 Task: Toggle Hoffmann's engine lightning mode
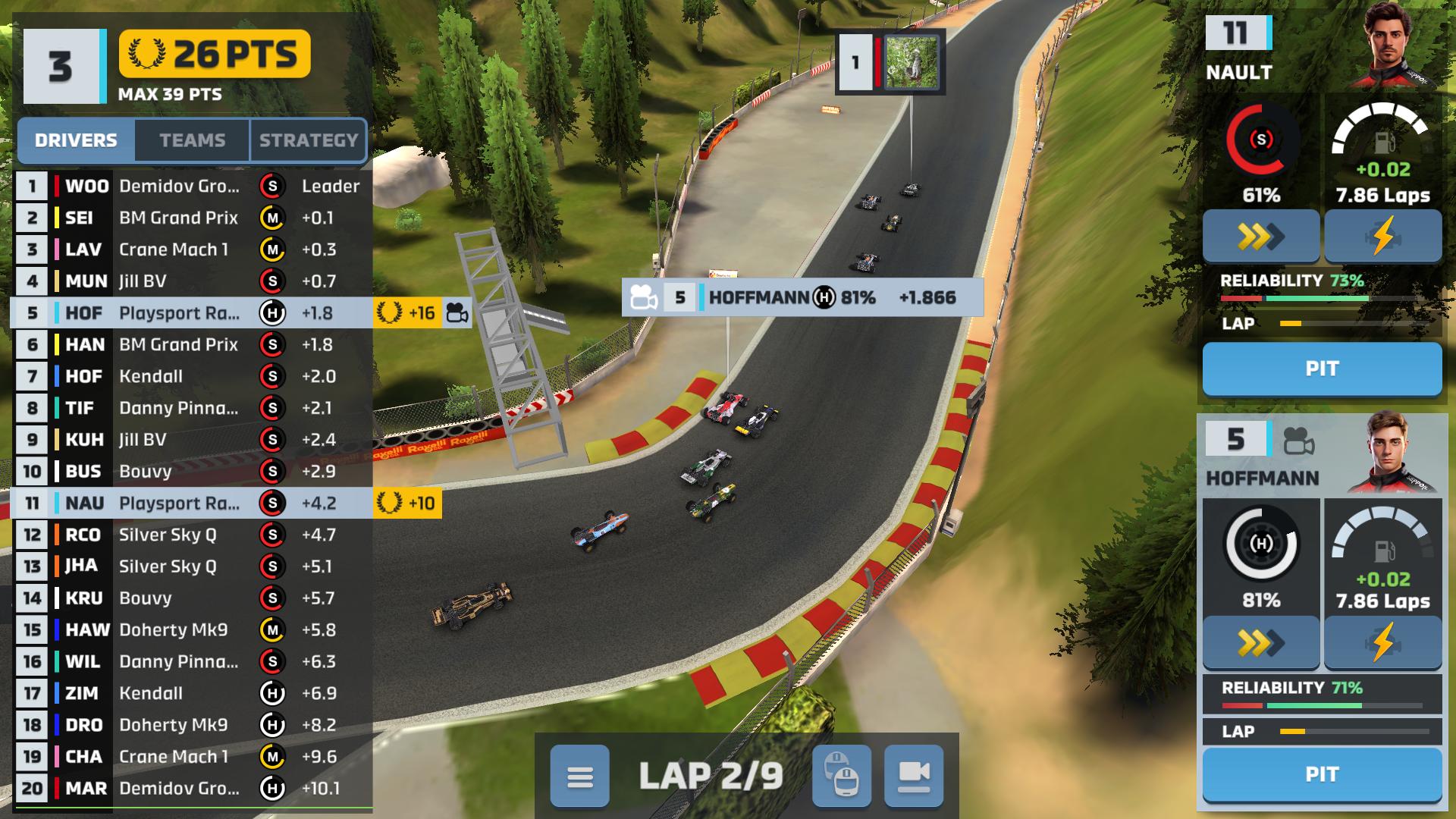coord(1382,643)
